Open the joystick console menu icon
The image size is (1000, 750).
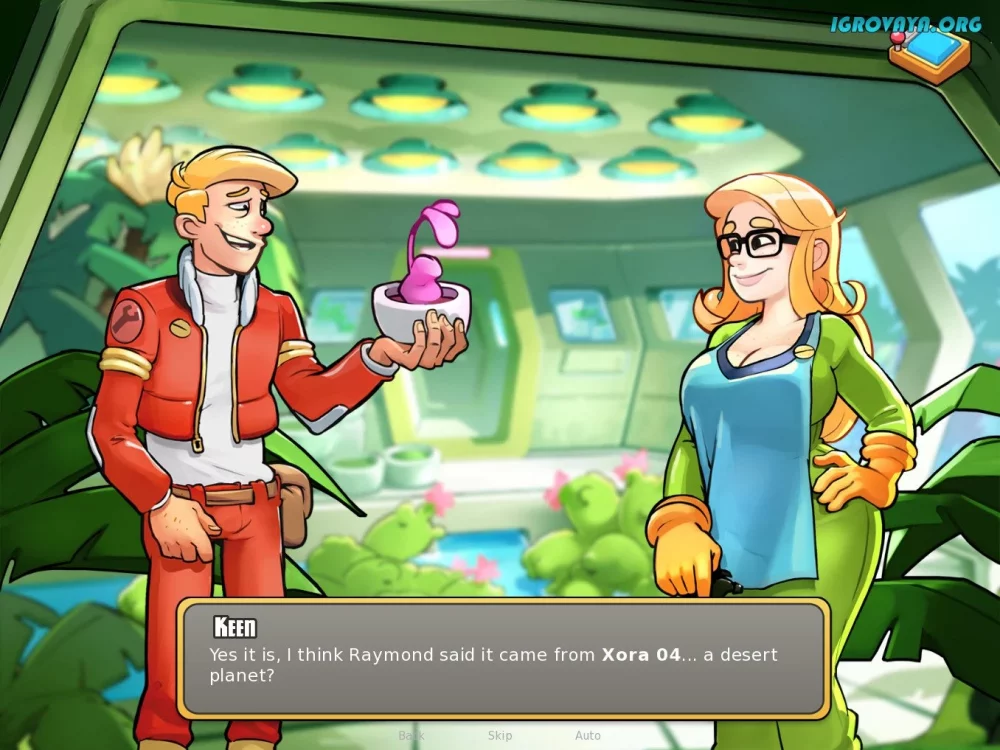click(930, 54)
